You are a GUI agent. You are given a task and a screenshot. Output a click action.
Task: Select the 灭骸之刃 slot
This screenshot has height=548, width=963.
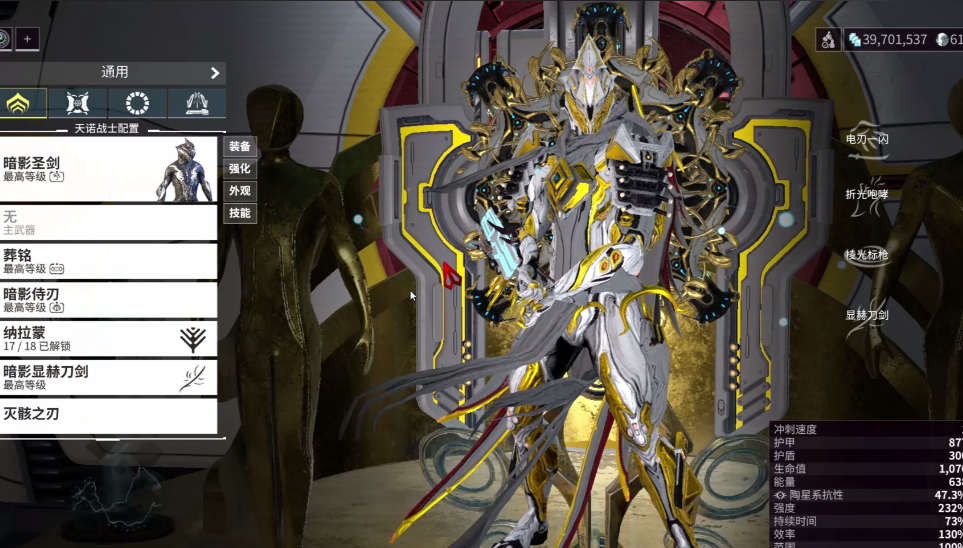click(108, 416)
